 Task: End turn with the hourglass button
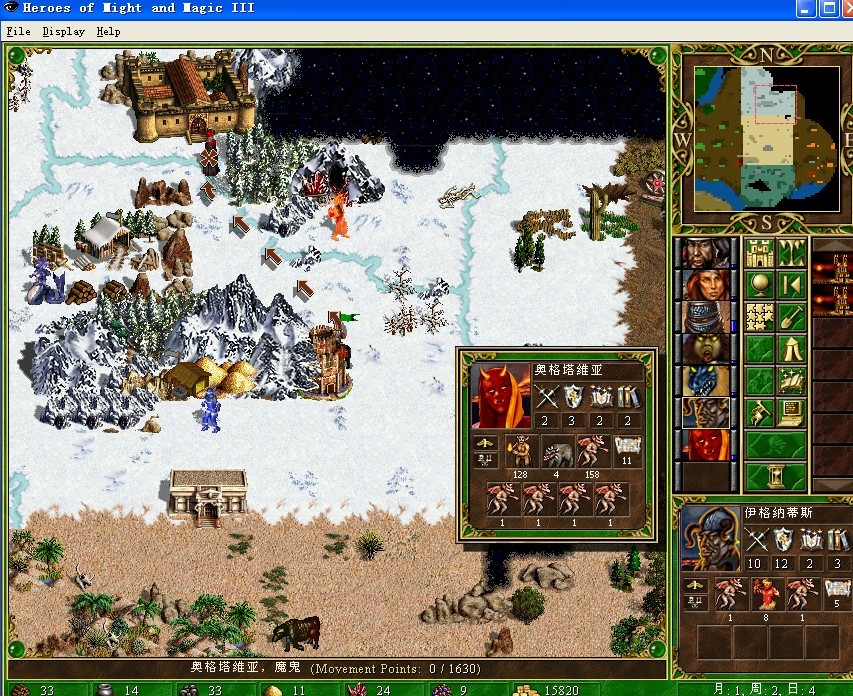coord(775,475)
